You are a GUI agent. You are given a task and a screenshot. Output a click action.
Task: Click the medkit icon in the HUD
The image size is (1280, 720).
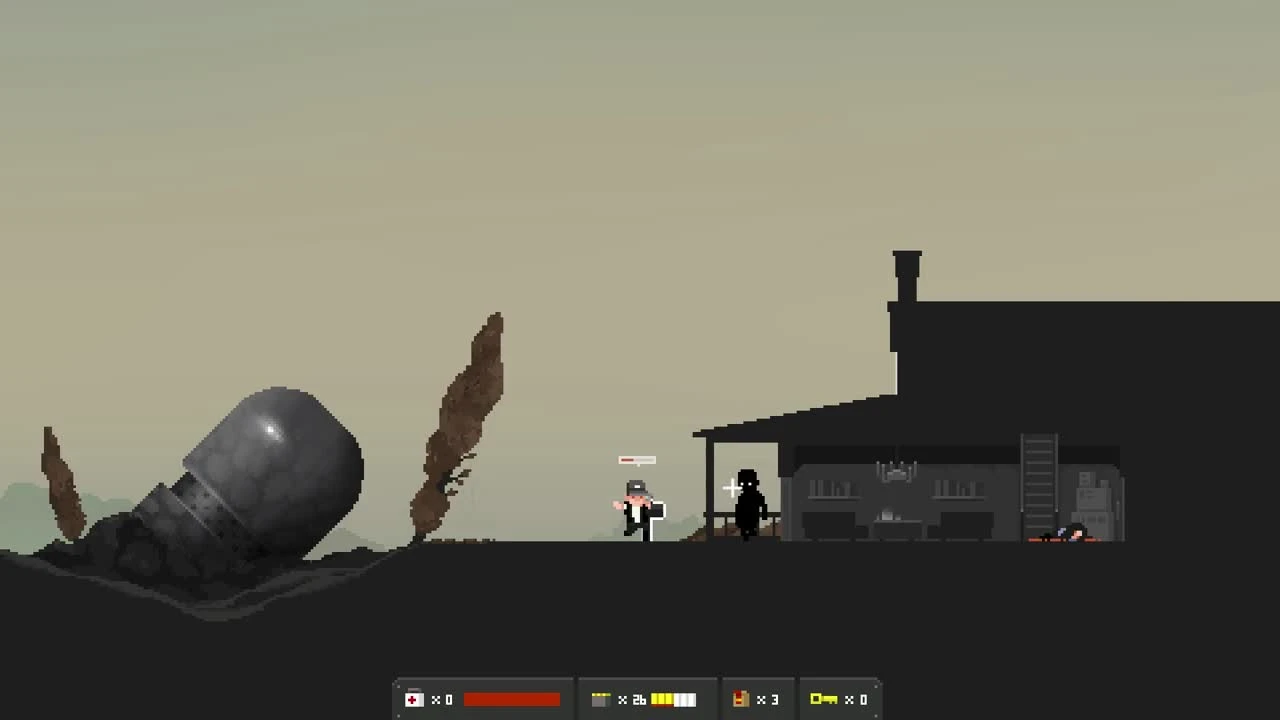coord(414,699)
